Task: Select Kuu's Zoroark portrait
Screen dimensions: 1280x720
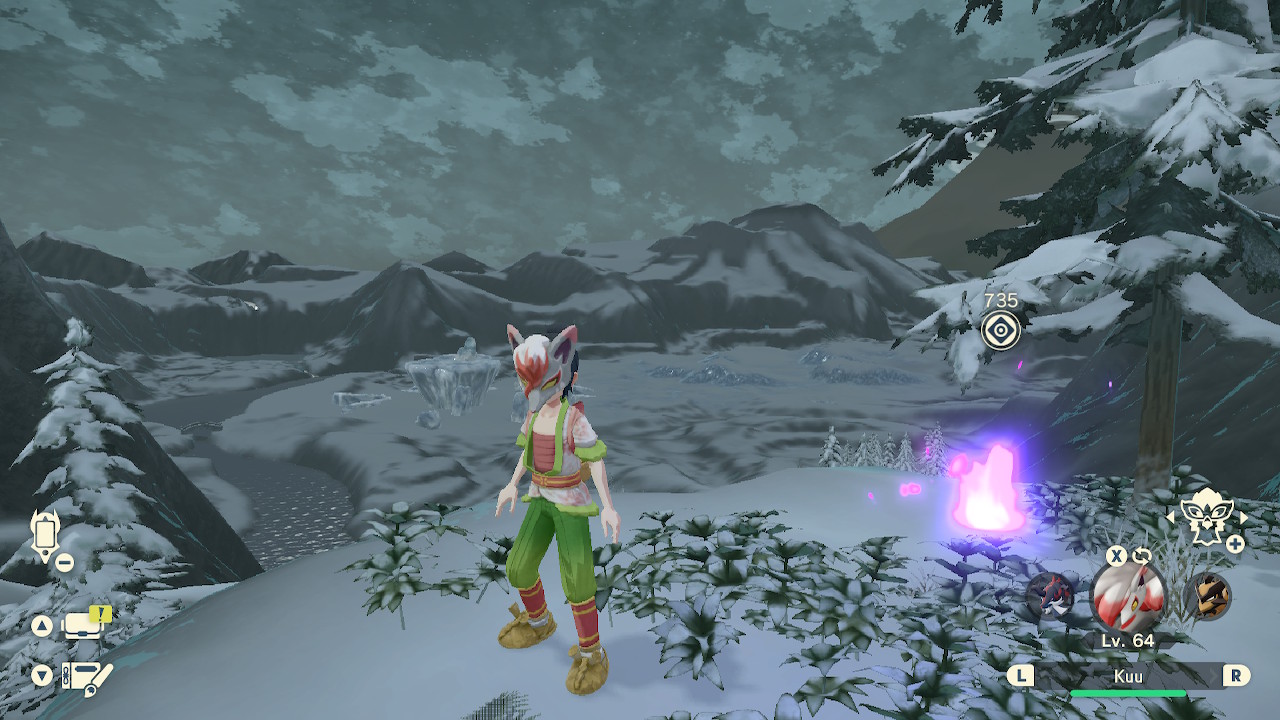Action: point(1127,596)
